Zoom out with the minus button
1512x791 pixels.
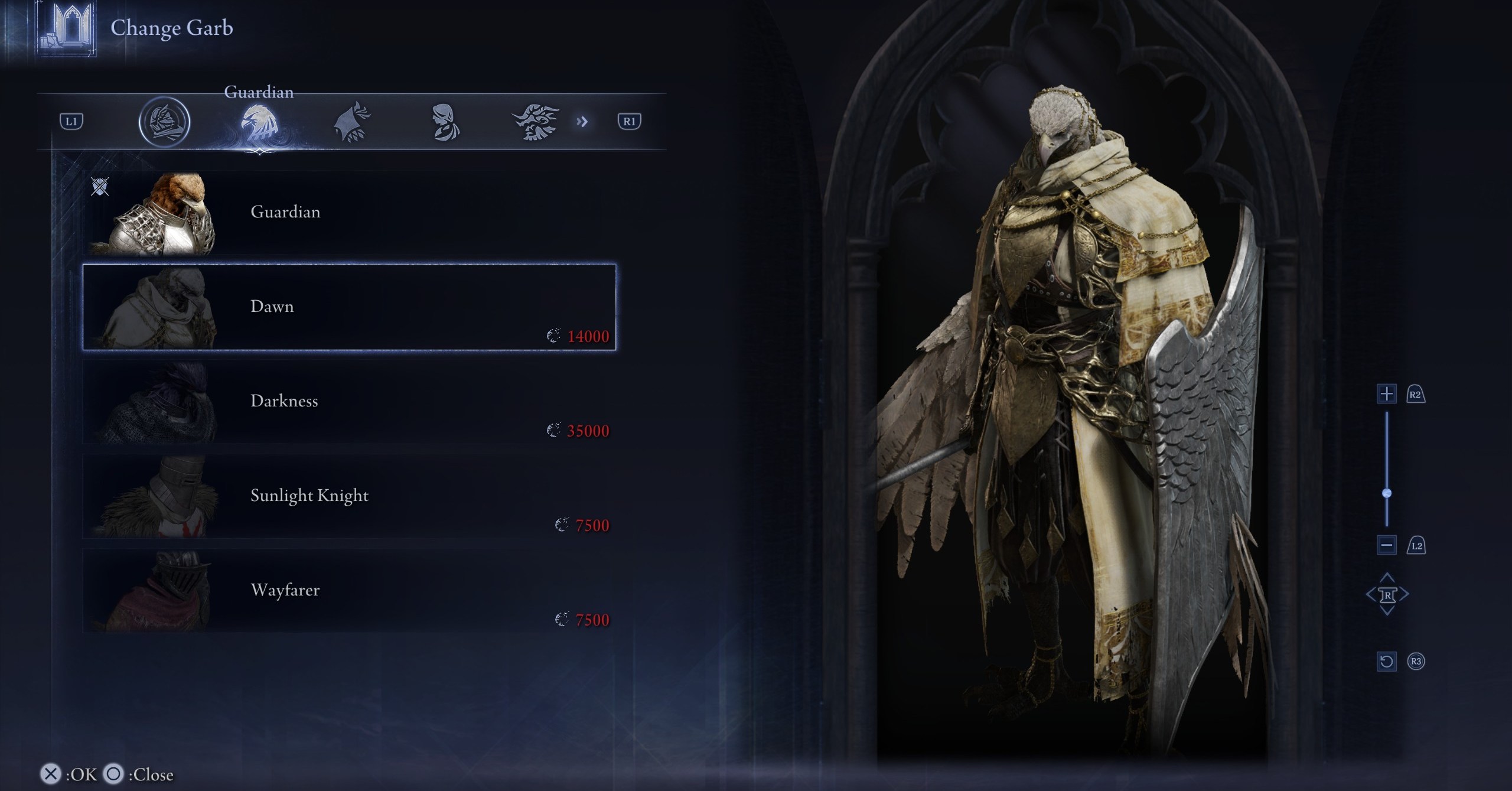[x=1386, y=545]
